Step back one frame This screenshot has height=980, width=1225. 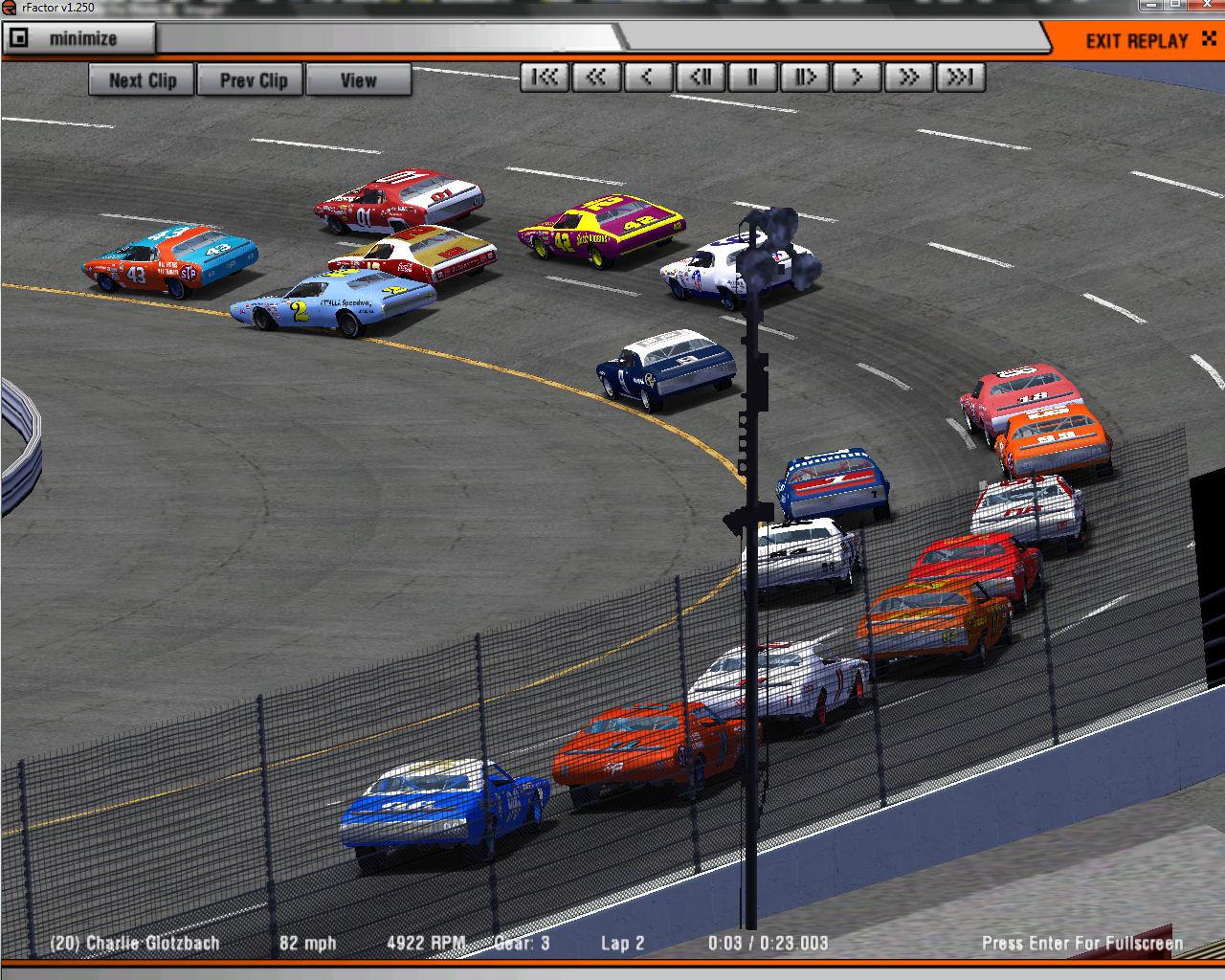pos(701,78)
